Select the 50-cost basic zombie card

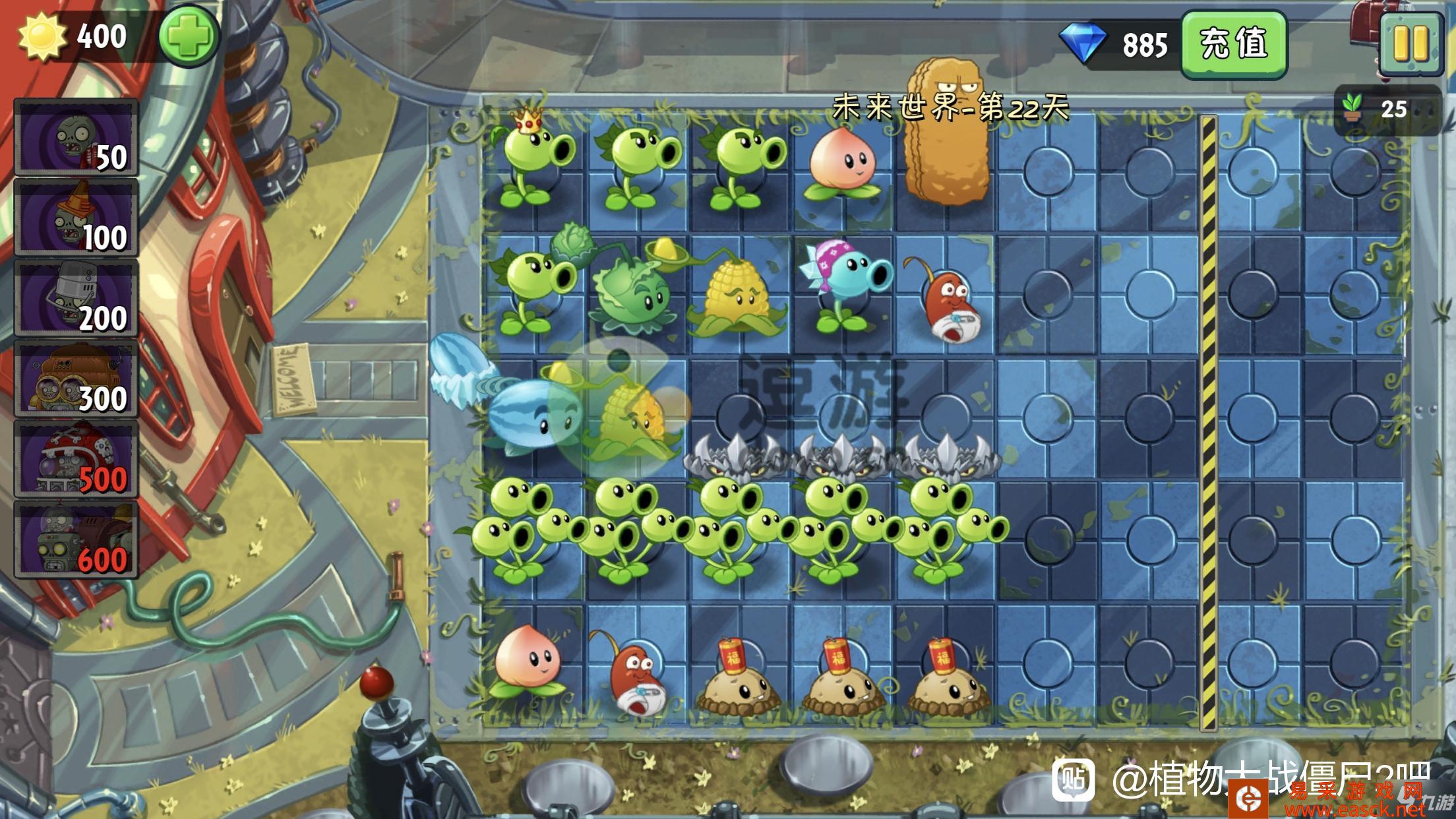click(x=76, y=138)
